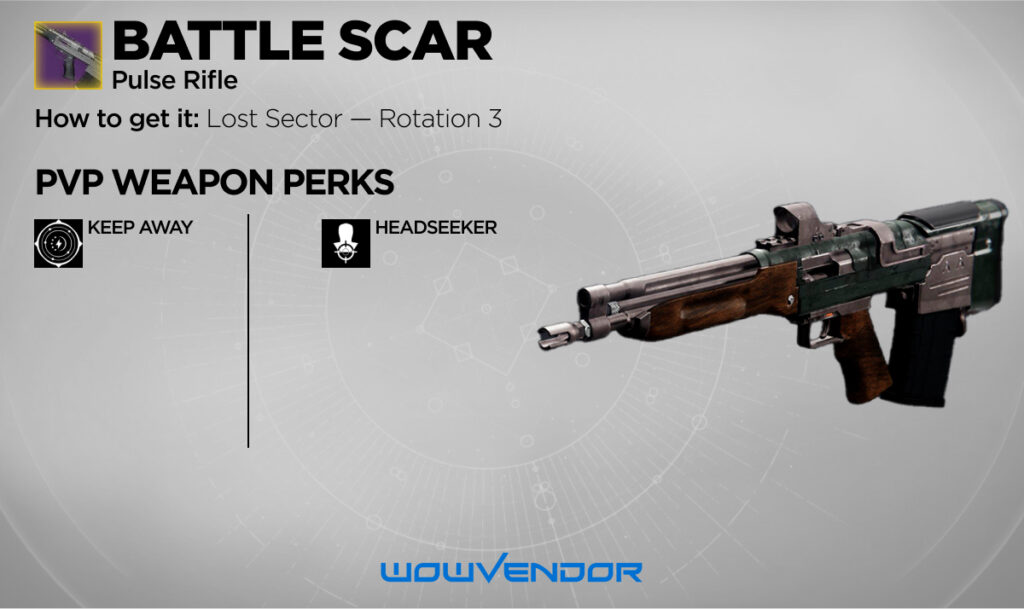Click the Battle Scar weapon thumbnail icon

(67, 54)
